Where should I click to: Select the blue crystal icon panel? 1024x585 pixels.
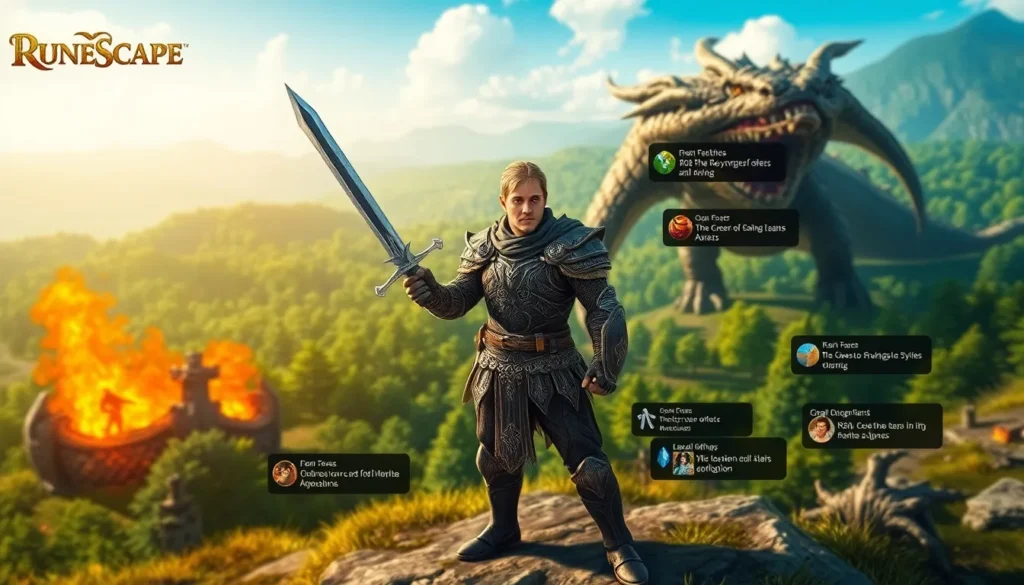pyautogui.click(x=717, y=459)
